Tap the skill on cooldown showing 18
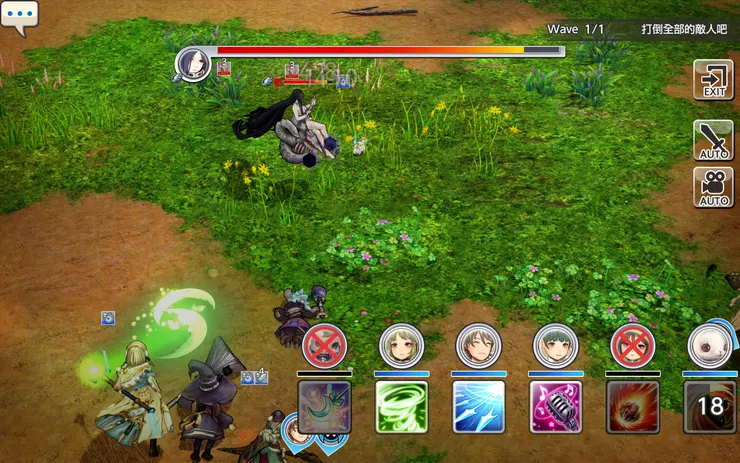Screen dimensions: 740x463 tap(709, 406)
